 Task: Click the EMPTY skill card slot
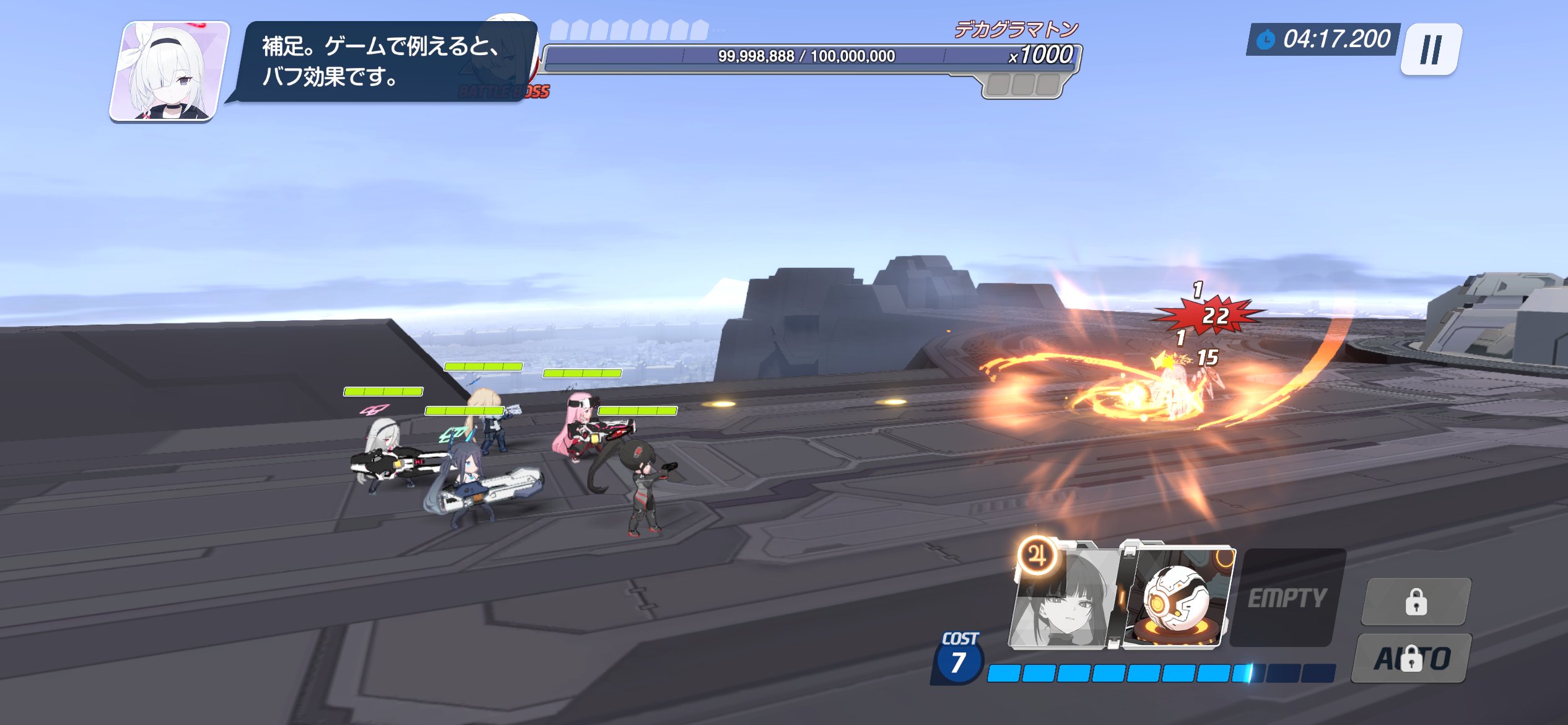click(1287, 598)
